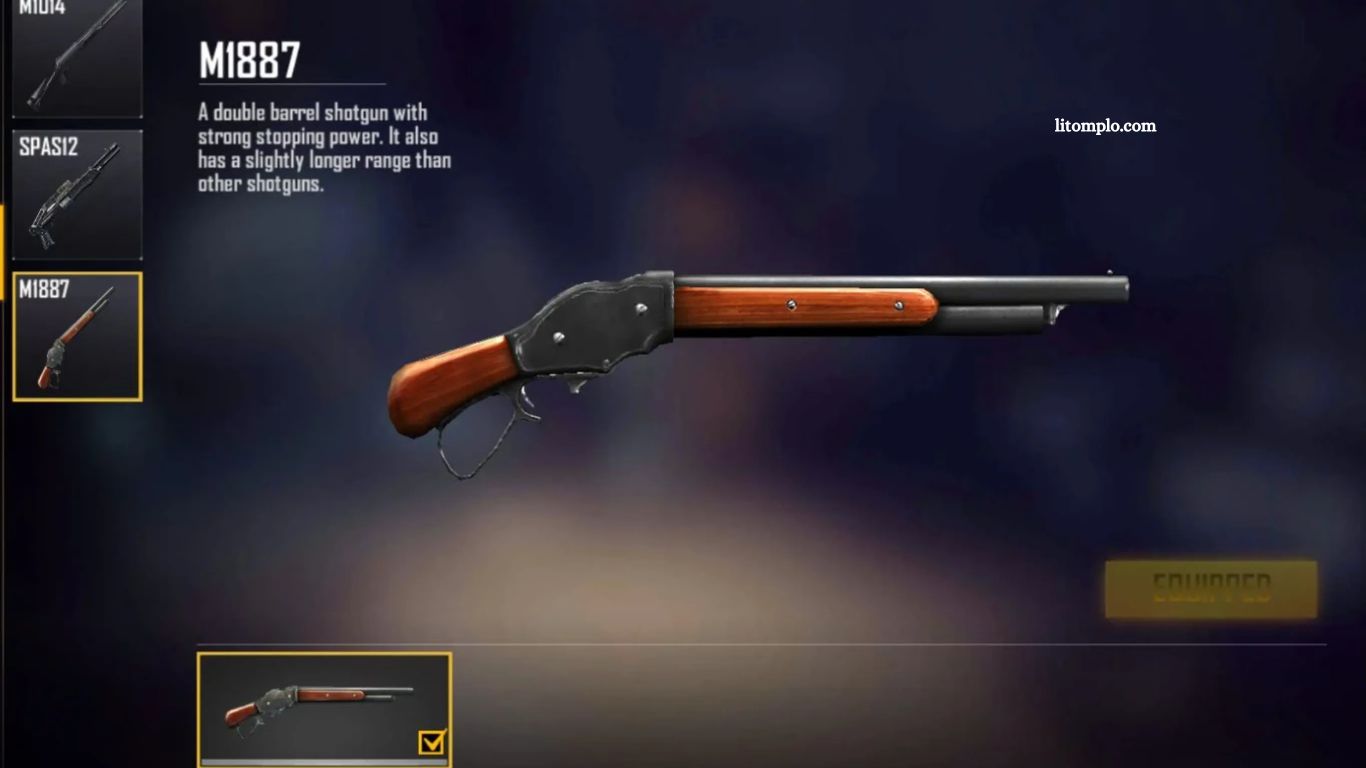Screen dimensions: 1366x768
Task: Toggle the checkmark on the skin tile
Action: [432, 742]
